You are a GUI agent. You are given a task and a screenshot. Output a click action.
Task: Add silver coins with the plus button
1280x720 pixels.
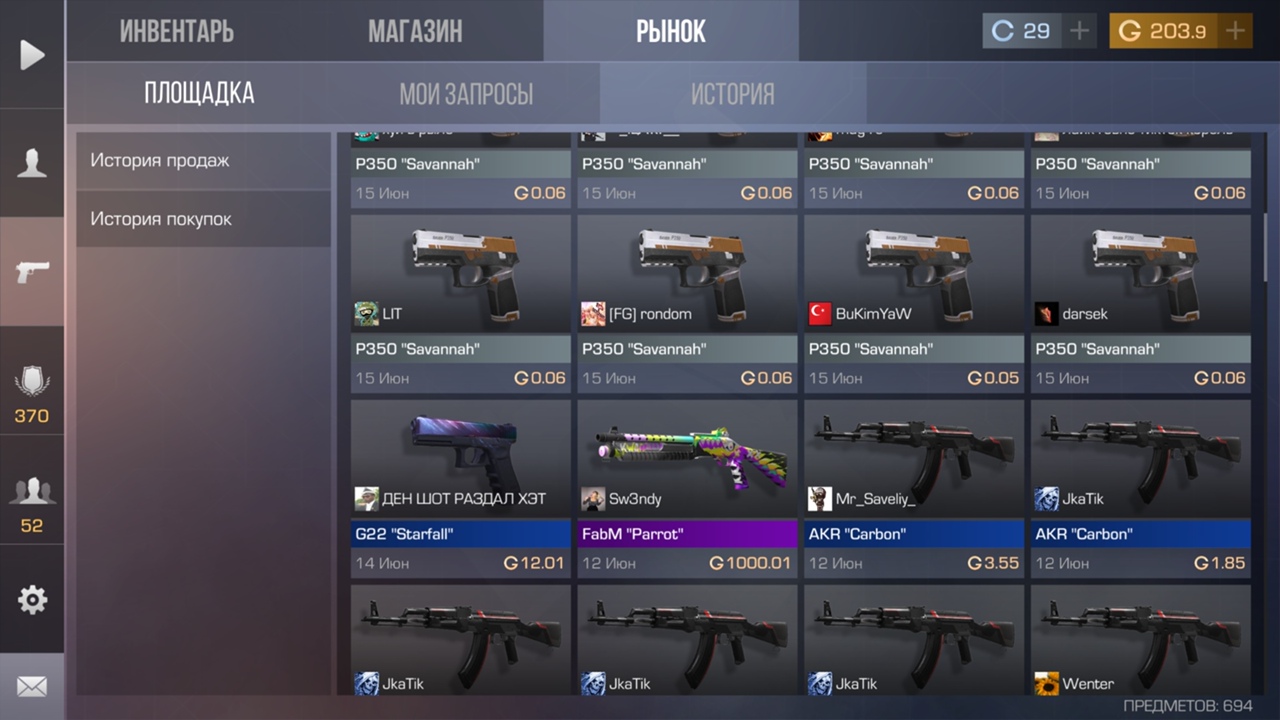[x=1079, y=31]
